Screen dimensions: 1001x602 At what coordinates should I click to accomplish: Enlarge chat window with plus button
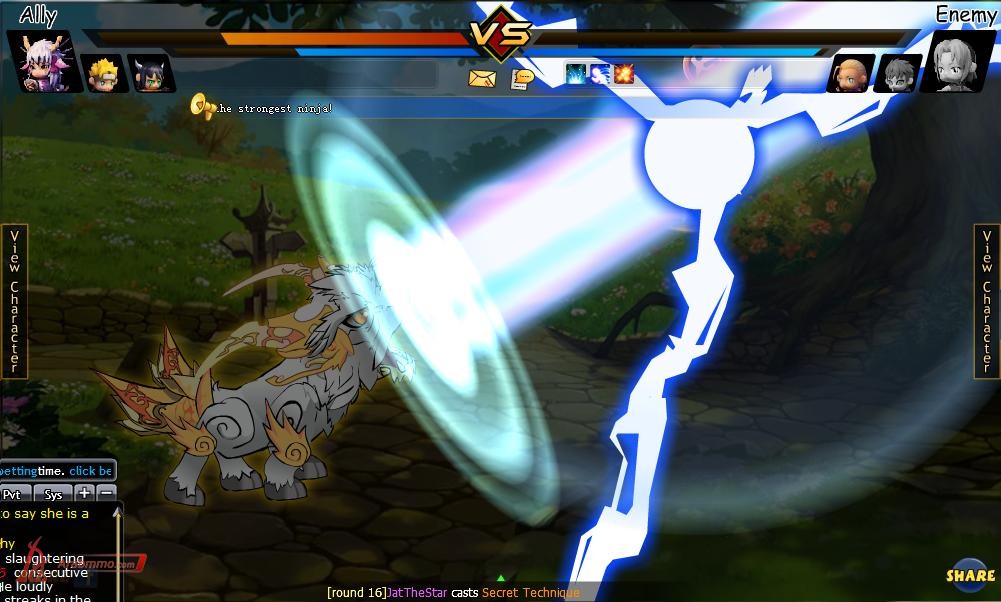point(85,493)
